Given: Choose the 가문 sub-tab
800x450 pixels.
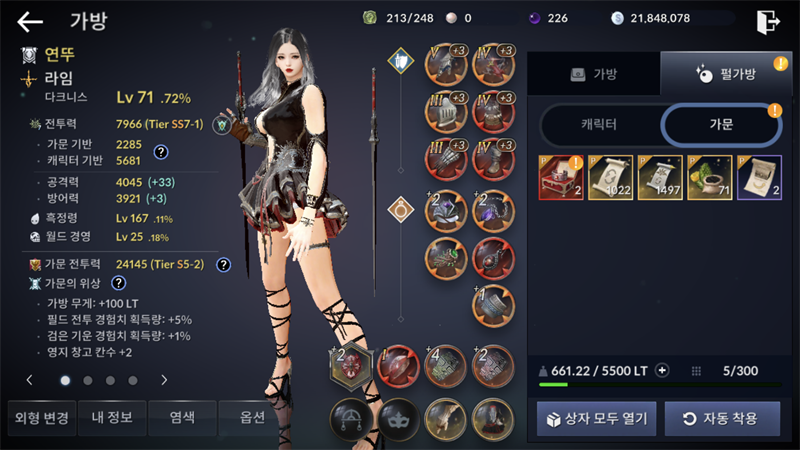Looking at the screenshot, I should click(x=720, y=125).
